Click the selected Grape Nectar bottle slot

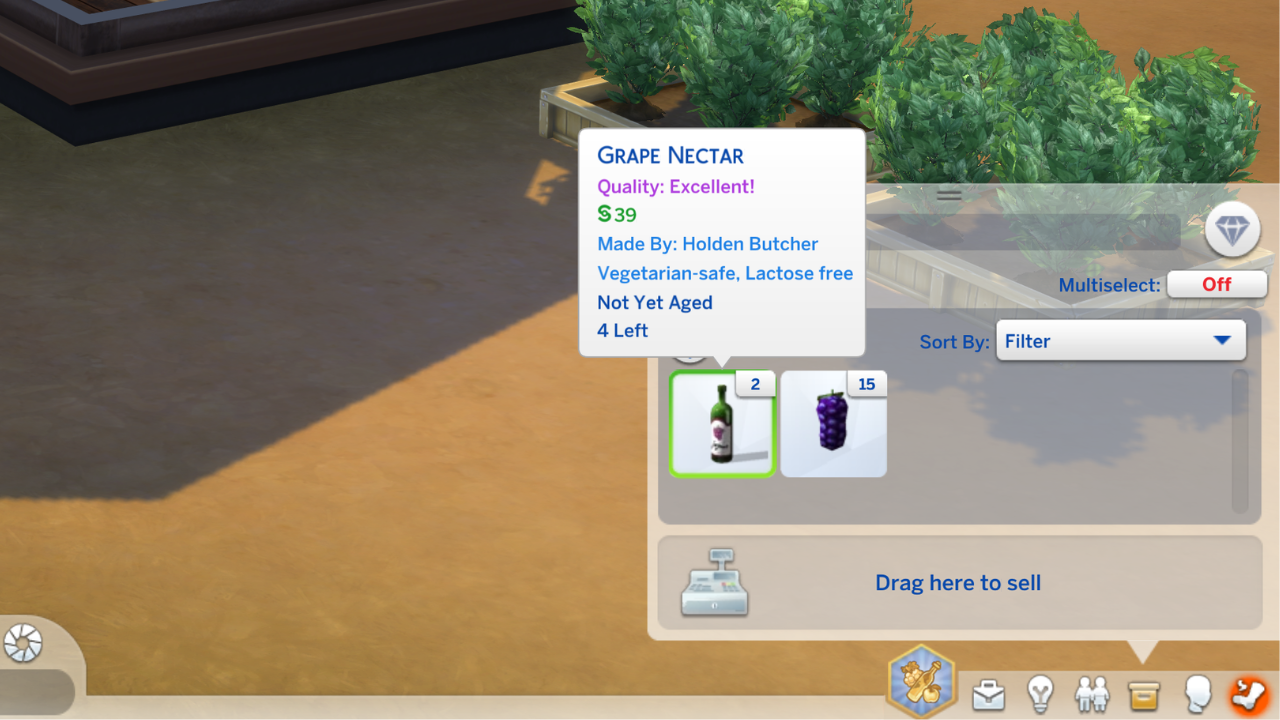[x=722, y=424]
